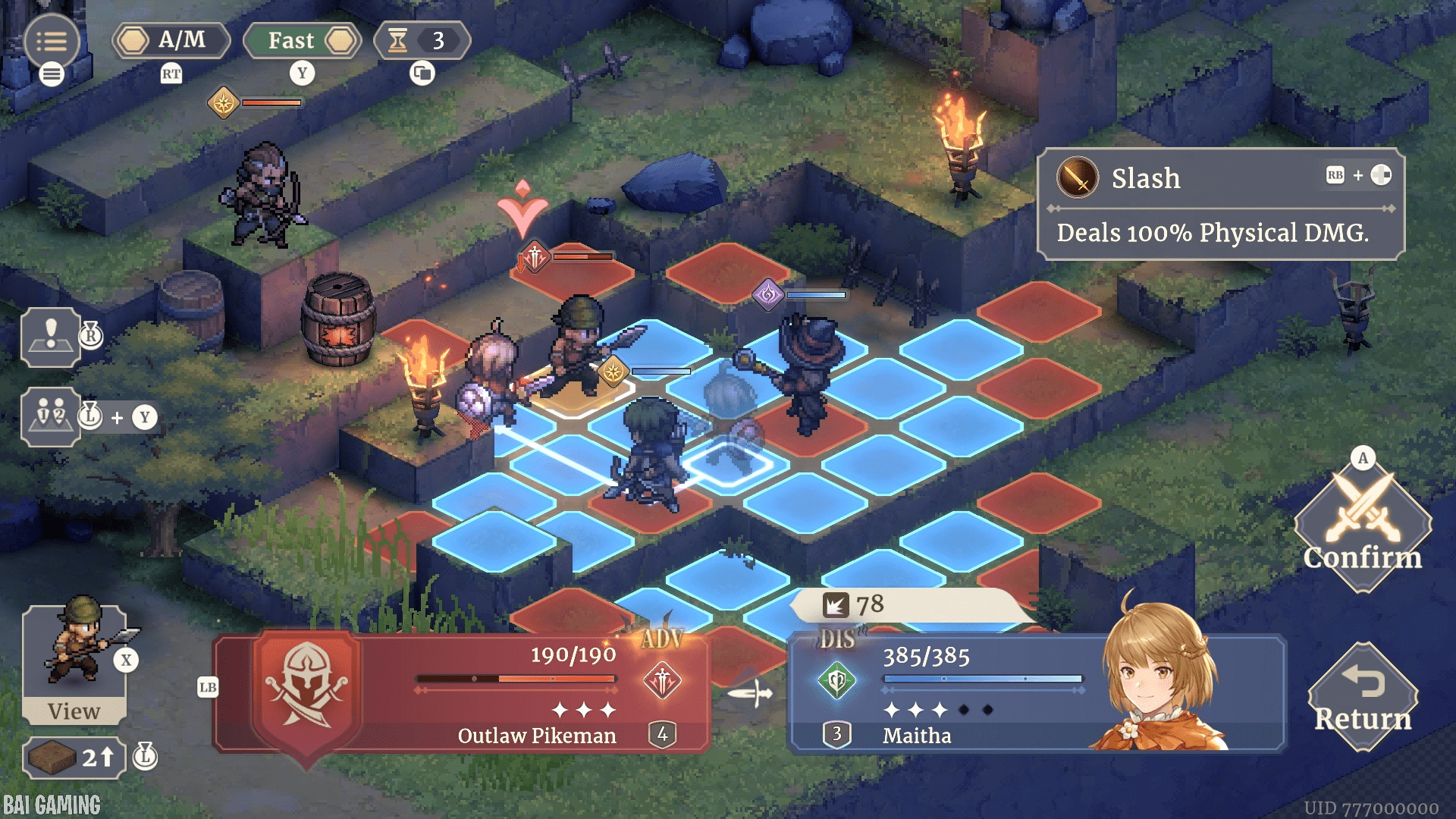Open the hourglass turn counter
This screenshot has width=1456, height=819.
tap(422, 41)
